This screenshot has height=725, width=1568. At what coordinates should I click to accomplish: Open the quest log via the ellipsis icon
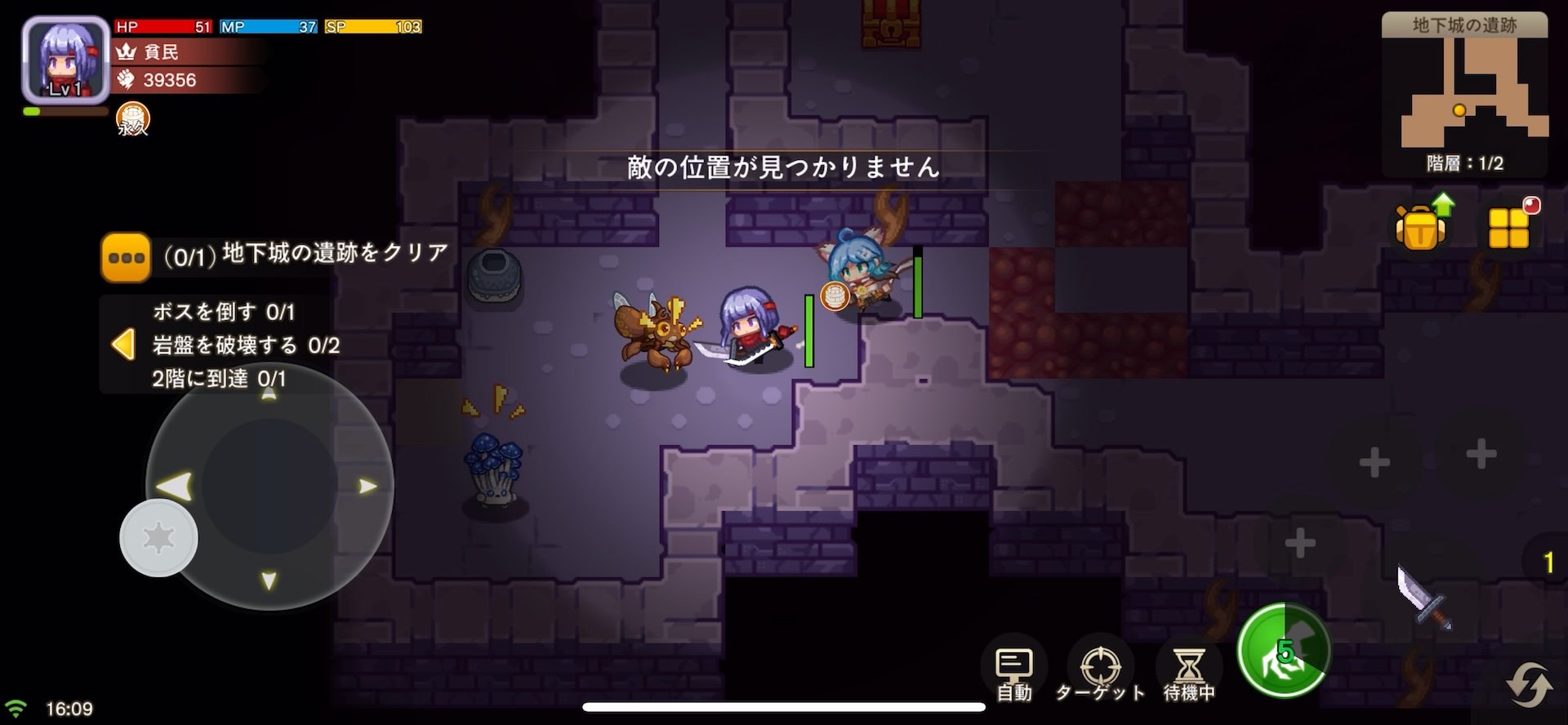coord(125,257)
